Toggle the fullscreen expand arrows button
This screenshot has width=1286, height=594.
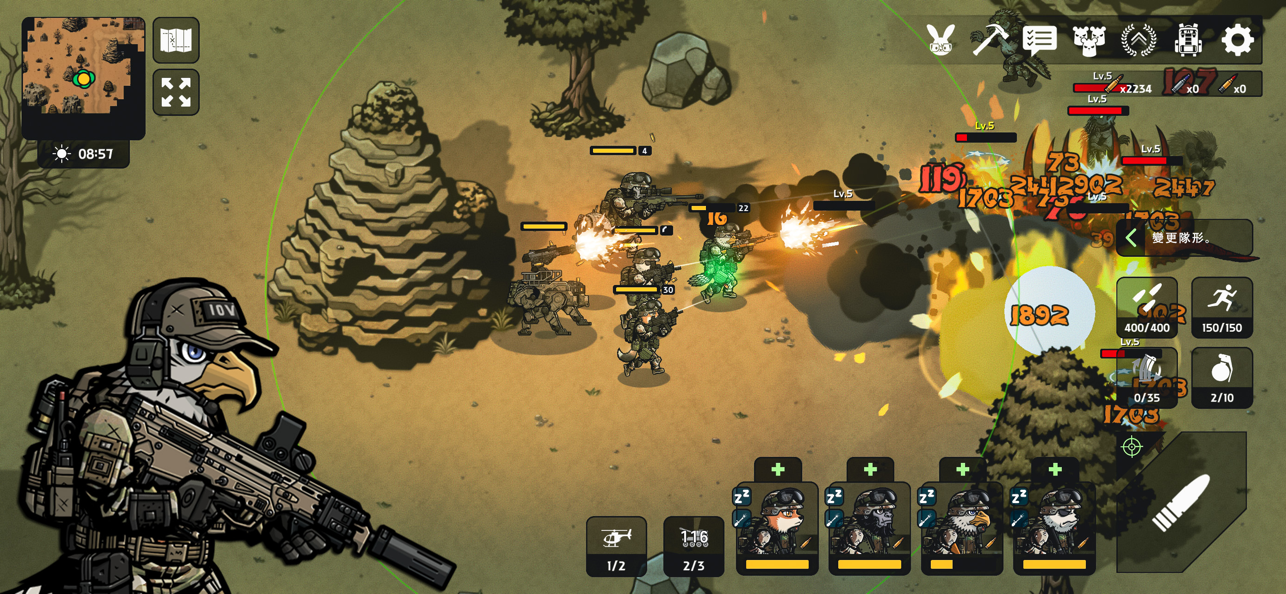click(176, 93)
